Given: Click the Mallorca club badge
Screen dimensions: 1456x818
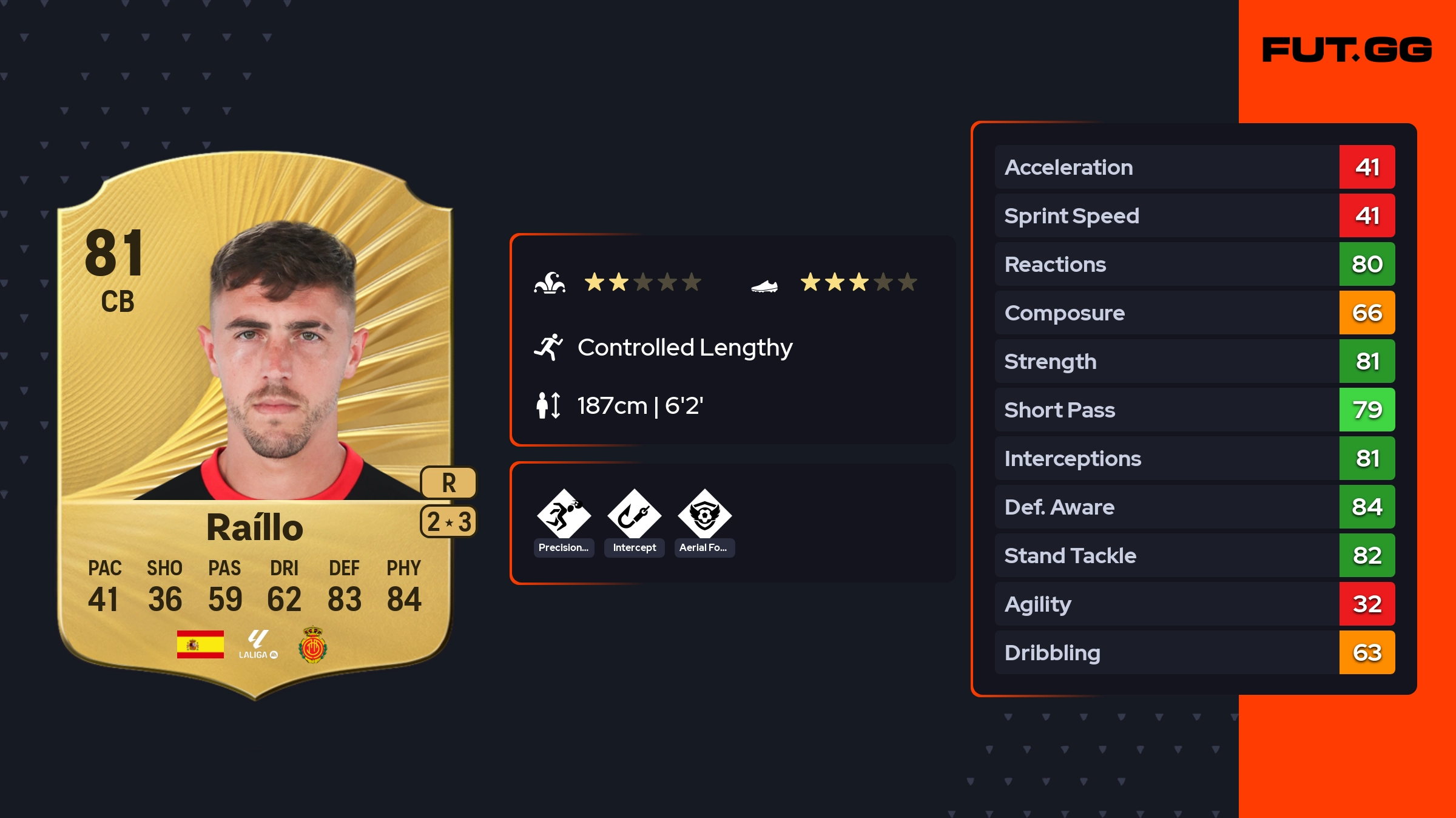Looking at the screenshot, I should (313, 644).
